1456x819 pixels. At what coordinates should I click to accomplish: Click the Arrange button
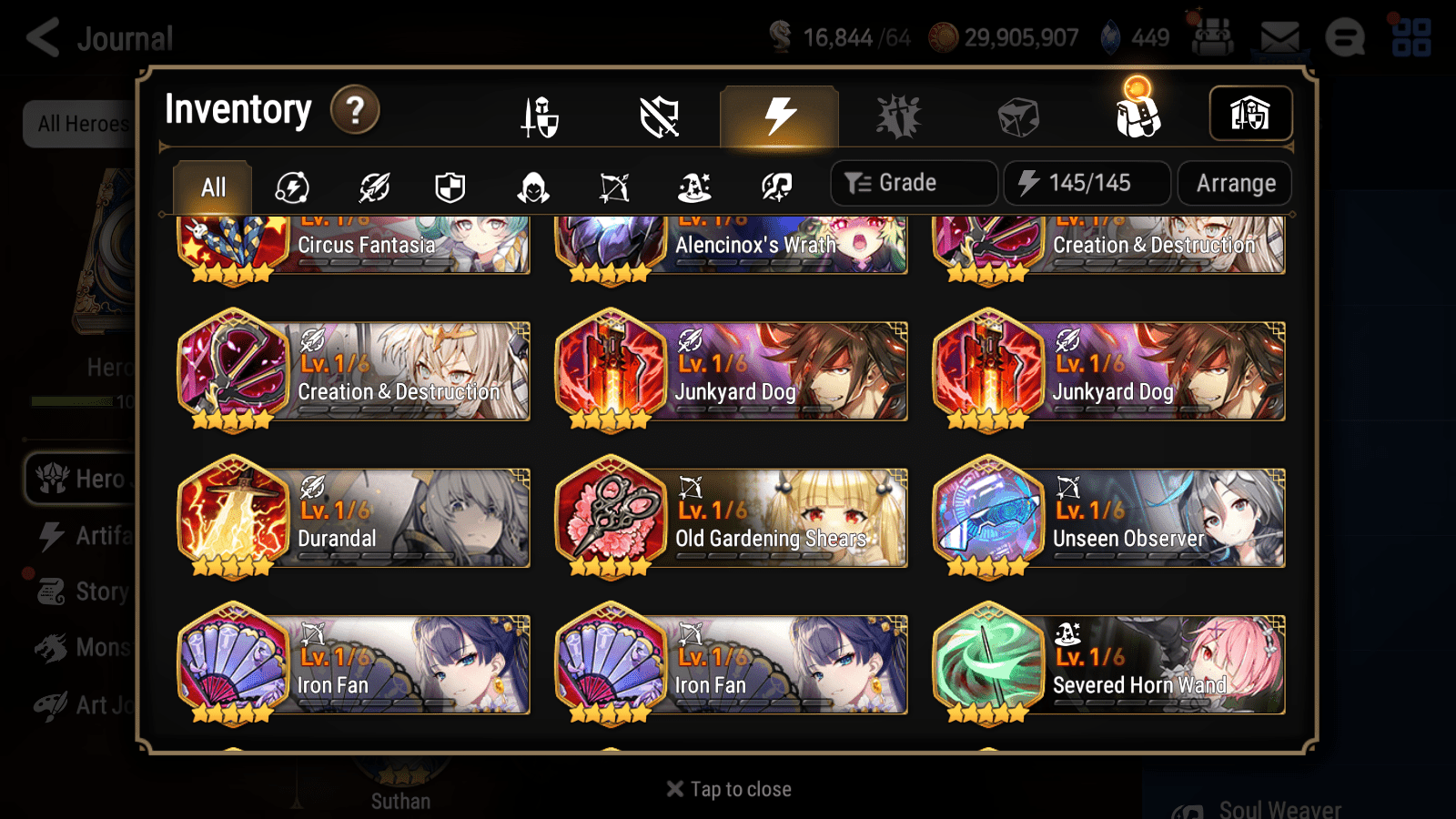click(1235, 182)
